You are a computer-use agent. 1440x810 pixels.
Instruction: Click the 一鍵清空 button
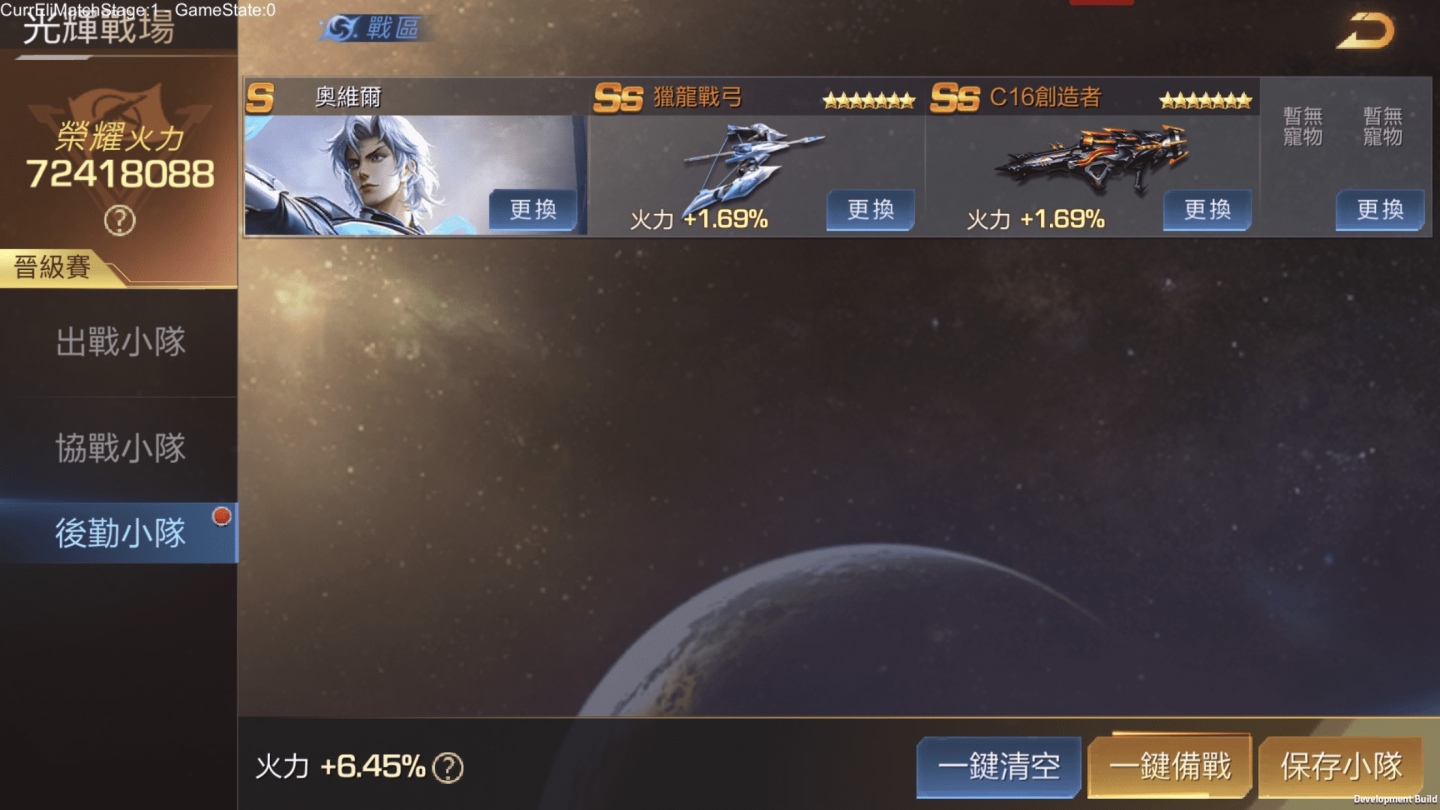998,767
